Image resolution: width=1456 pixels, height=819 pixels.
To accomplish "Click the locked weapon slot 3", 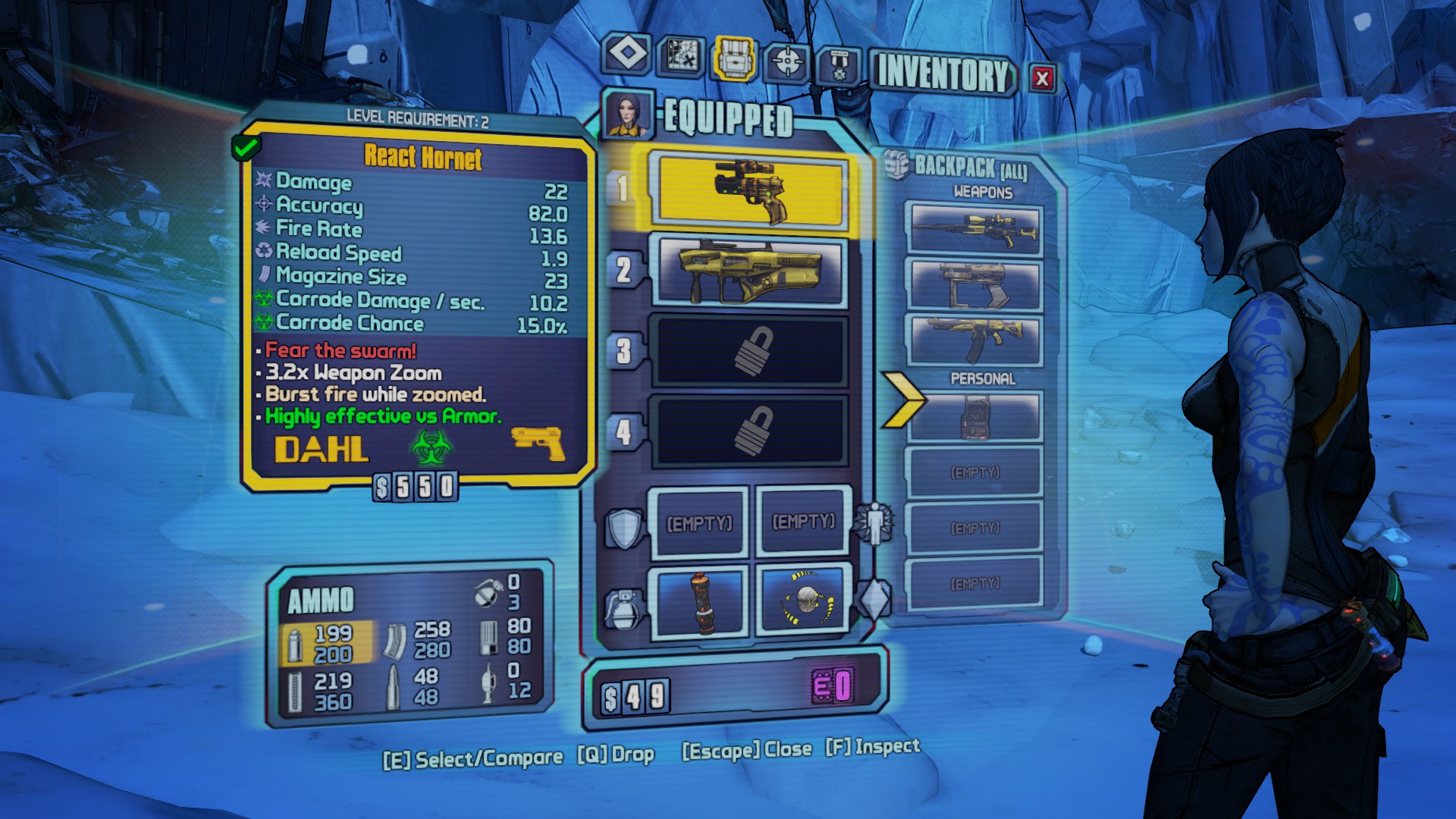I will tap(751, 351).
